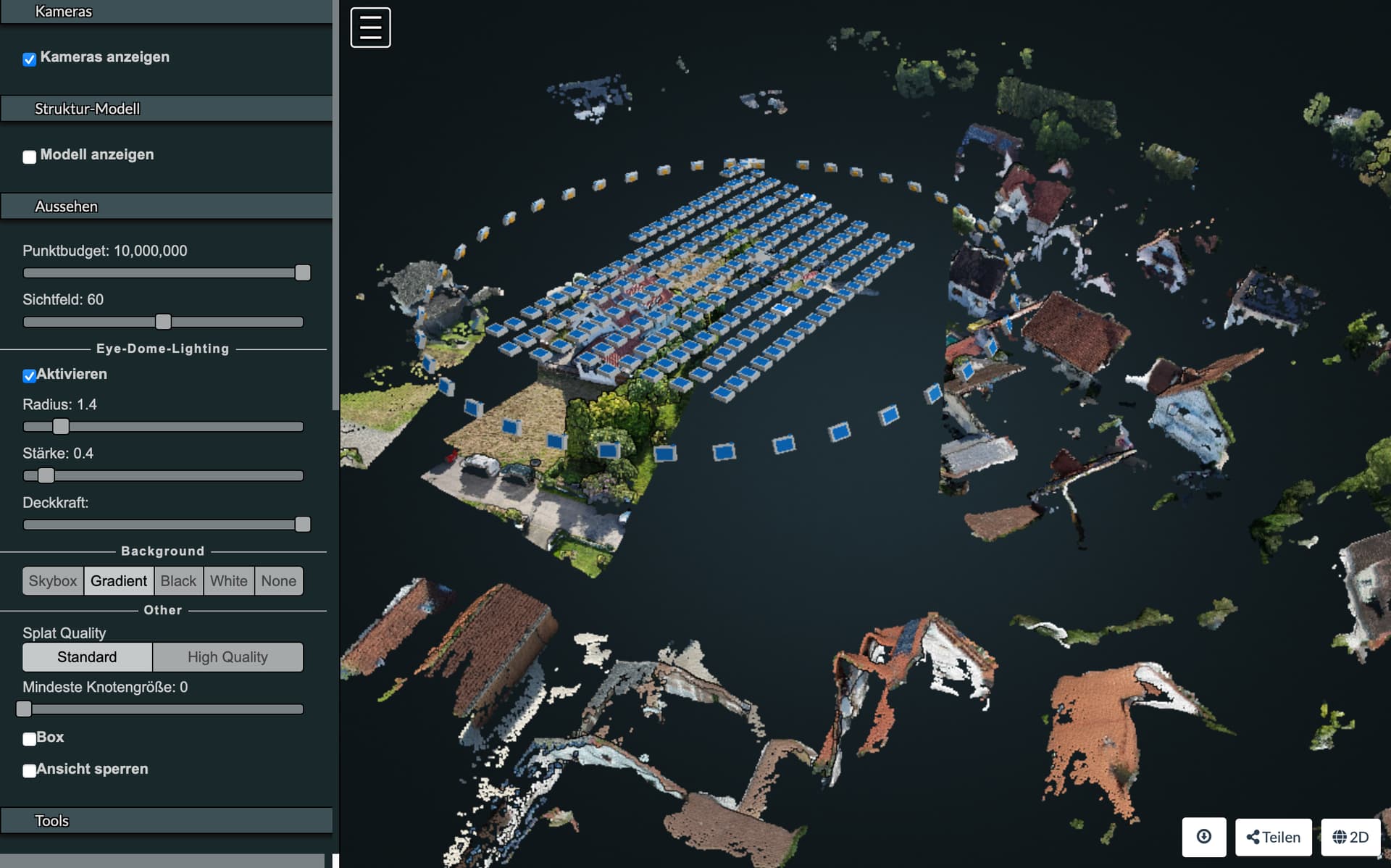Set background to None
Viewport: 1391px width, 868px height.
tap(278, 580)
